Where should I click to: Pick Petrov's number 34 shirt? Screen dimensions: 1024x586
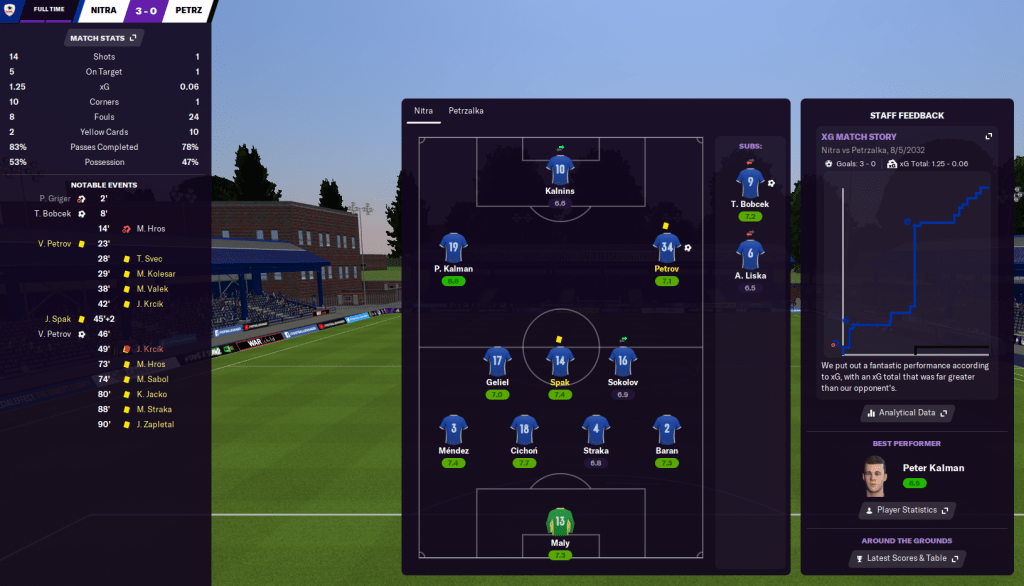666,248
